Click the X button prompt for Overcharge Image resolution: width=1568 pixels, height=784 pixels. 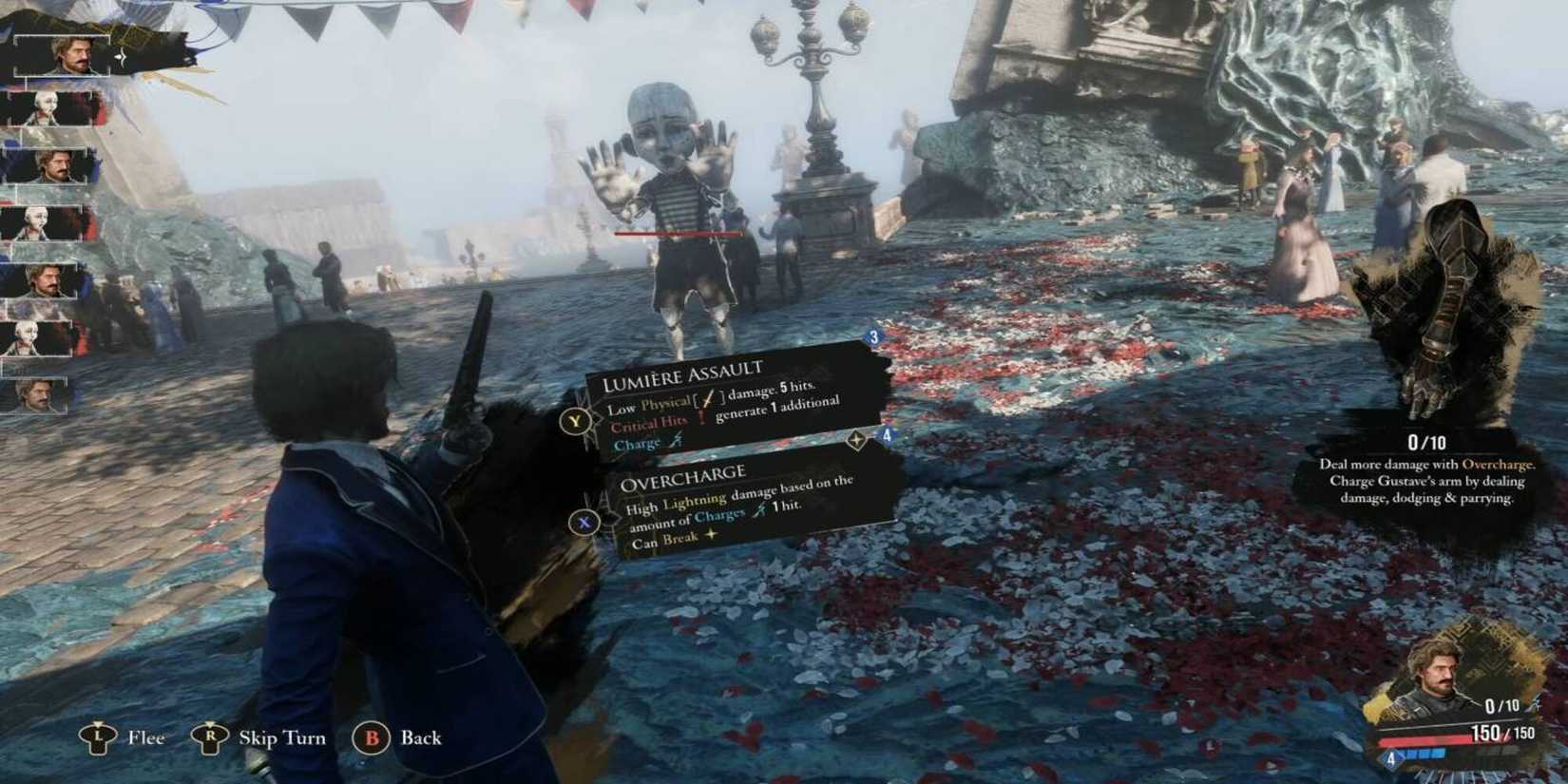click(x=586, y=521)
